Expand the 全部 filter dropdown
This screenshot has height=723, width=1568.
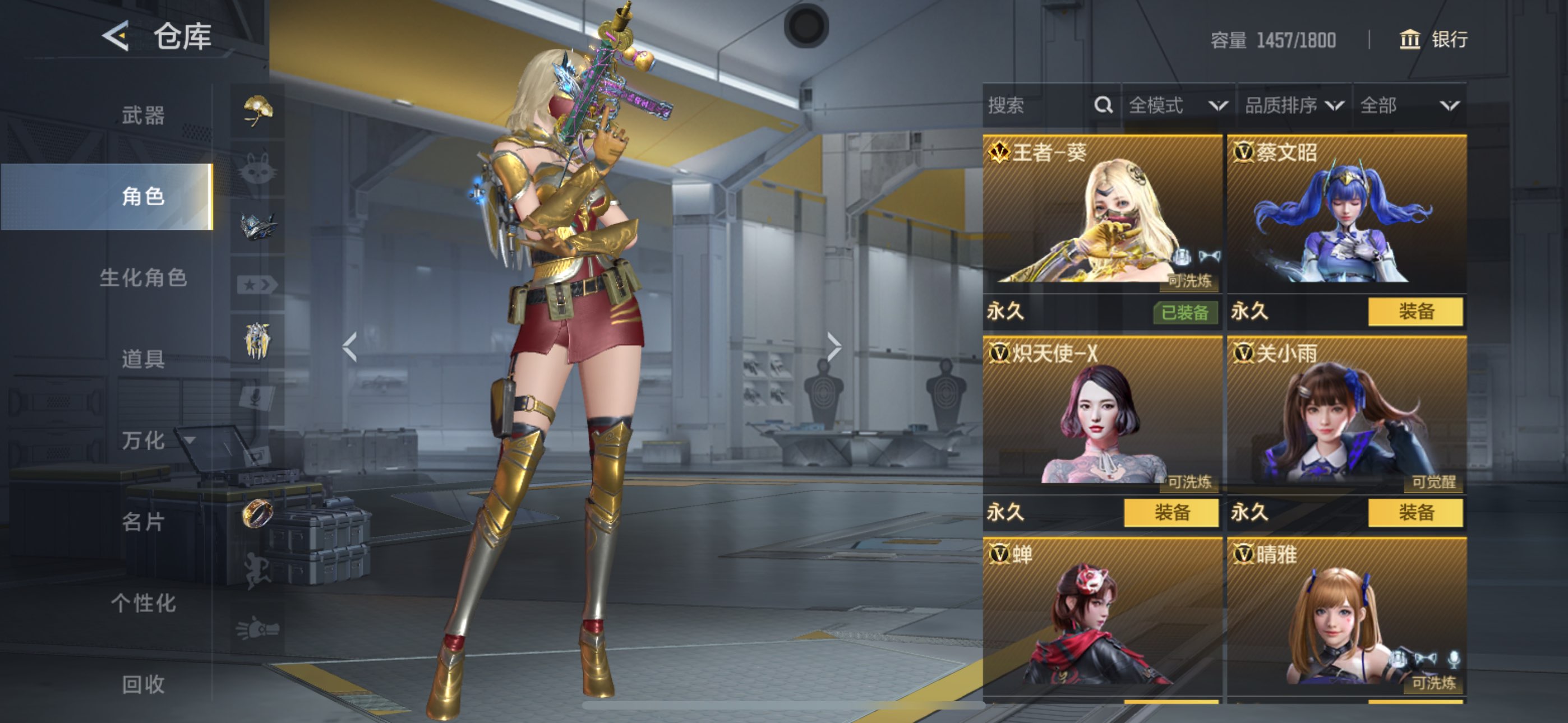click(1409, 106)
